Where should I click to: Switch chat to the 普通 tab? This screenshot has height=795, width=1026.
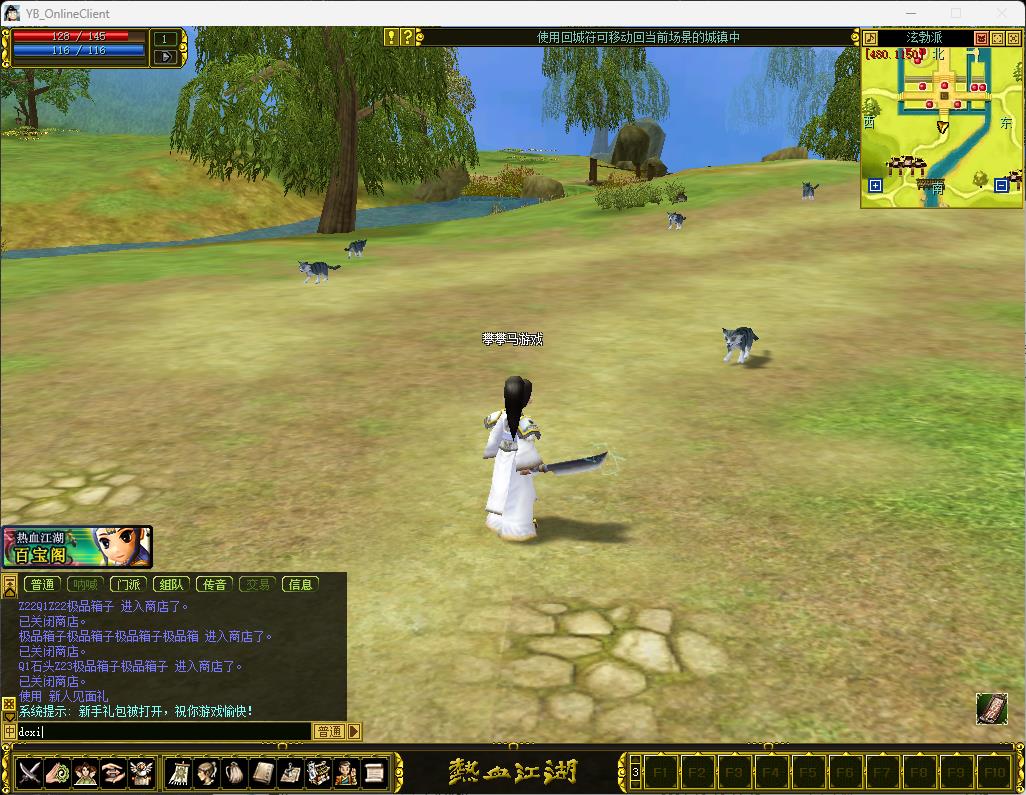point(42,584)
